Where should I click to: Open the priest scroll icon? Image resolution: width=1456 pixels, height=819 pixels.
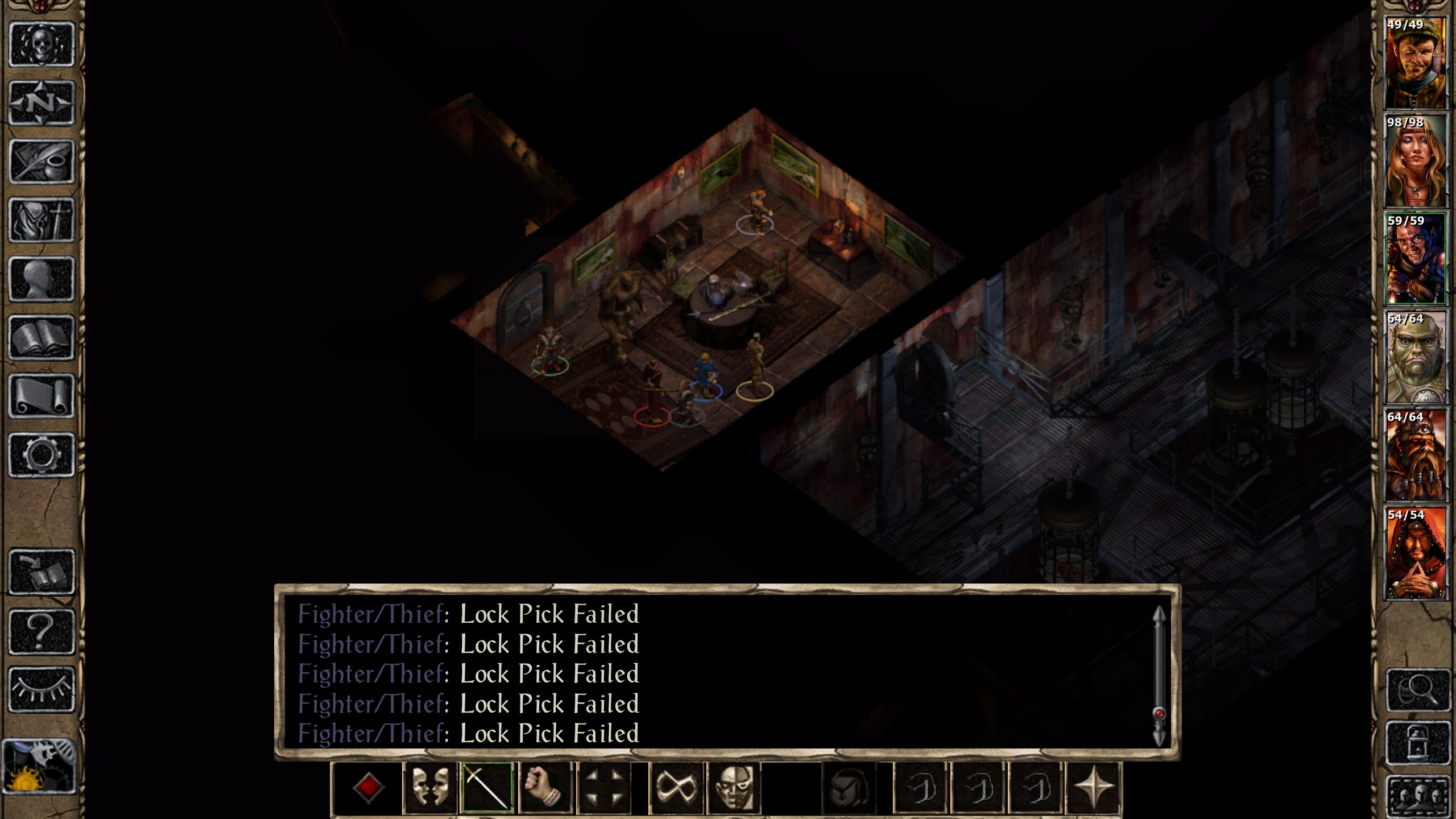pyautogui.click(x=42, y=396)
